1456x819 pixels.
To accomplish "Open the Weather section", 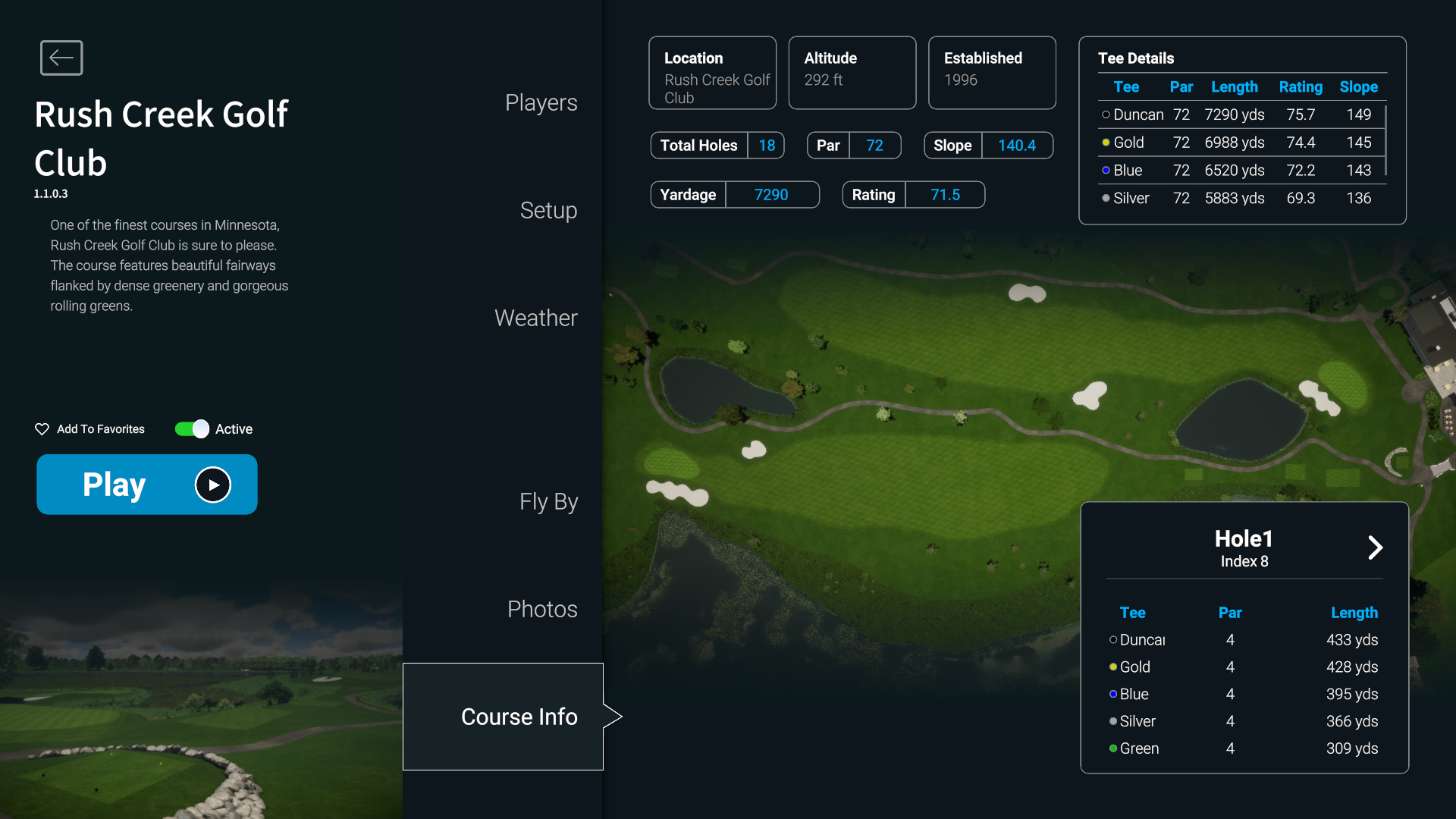I will pos(535,318).
